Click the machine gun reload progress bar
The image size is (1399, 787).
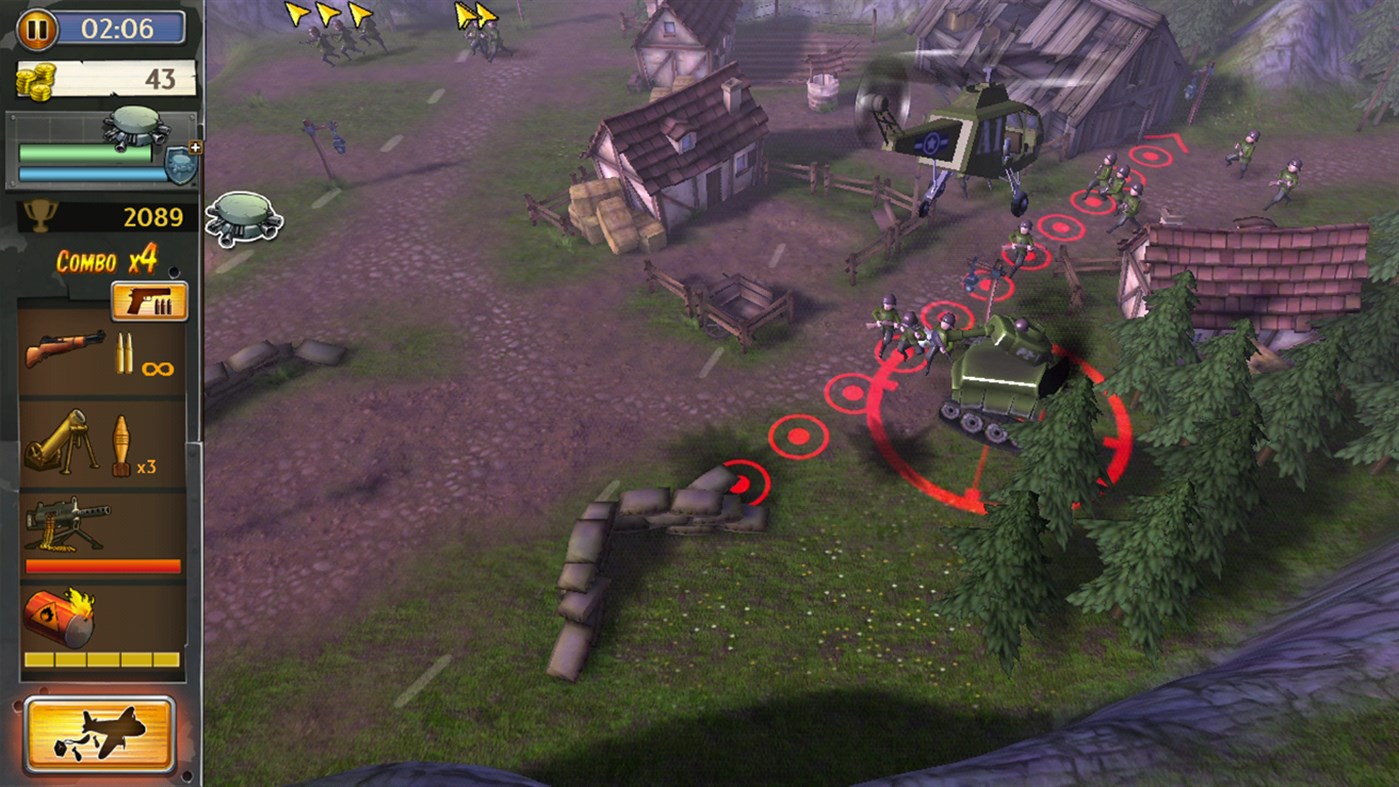click(103, 566)
